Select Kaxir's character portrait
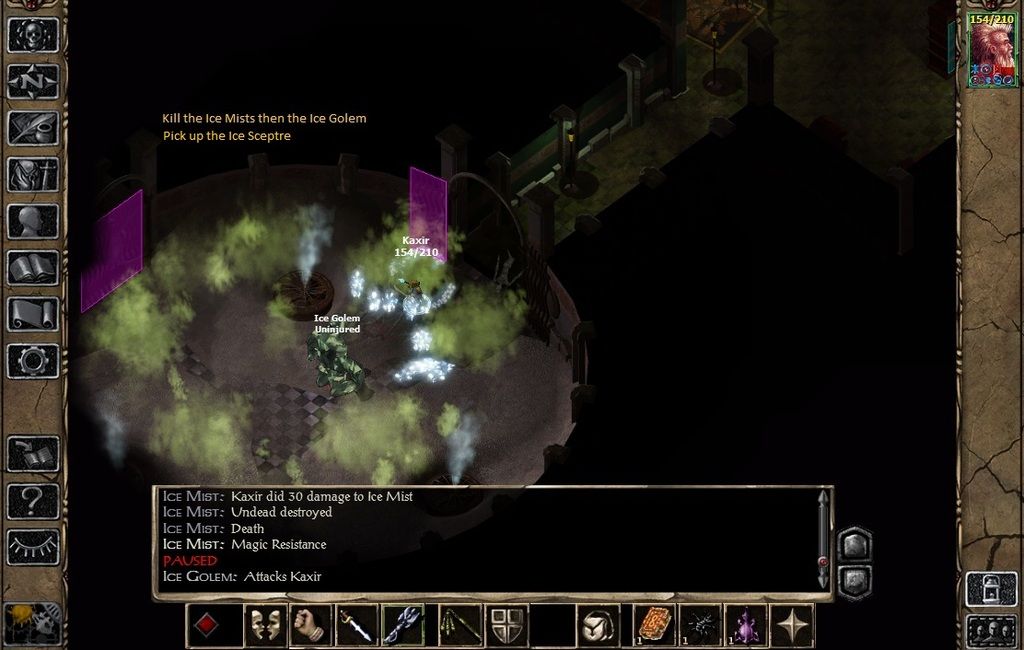This screenshot has width=1024, height=650. point(991,50)
